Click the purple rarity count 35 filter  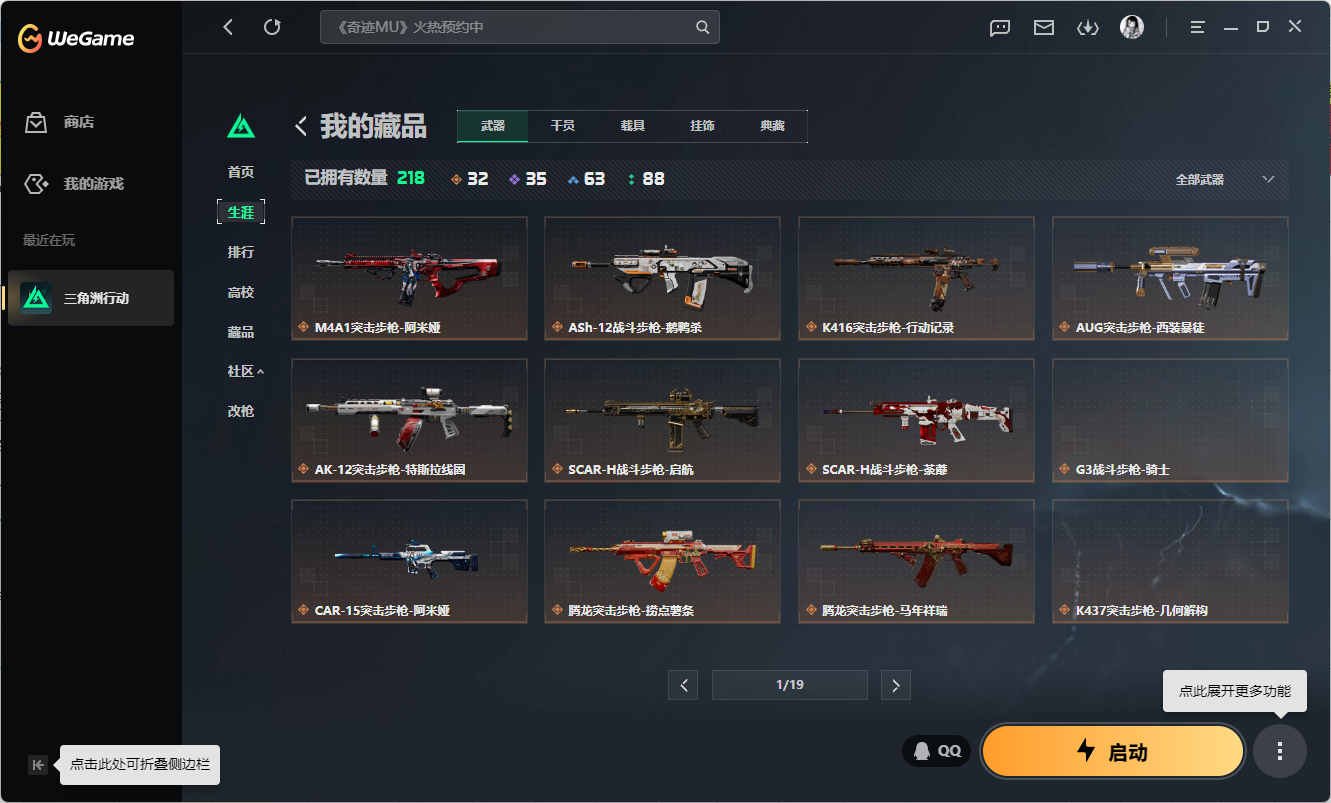click(527, 179)
